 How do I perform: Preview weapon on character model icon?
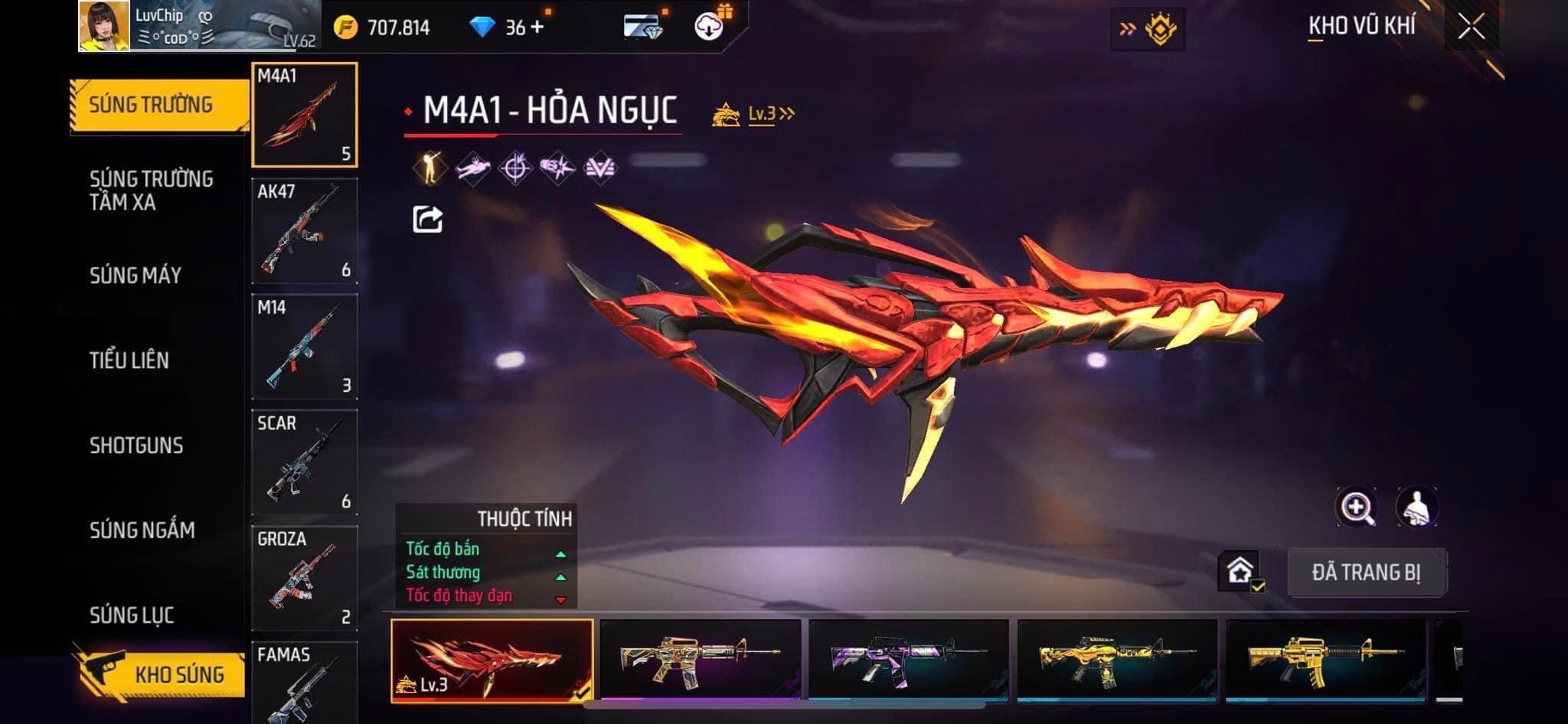[x=1416, y=507]
